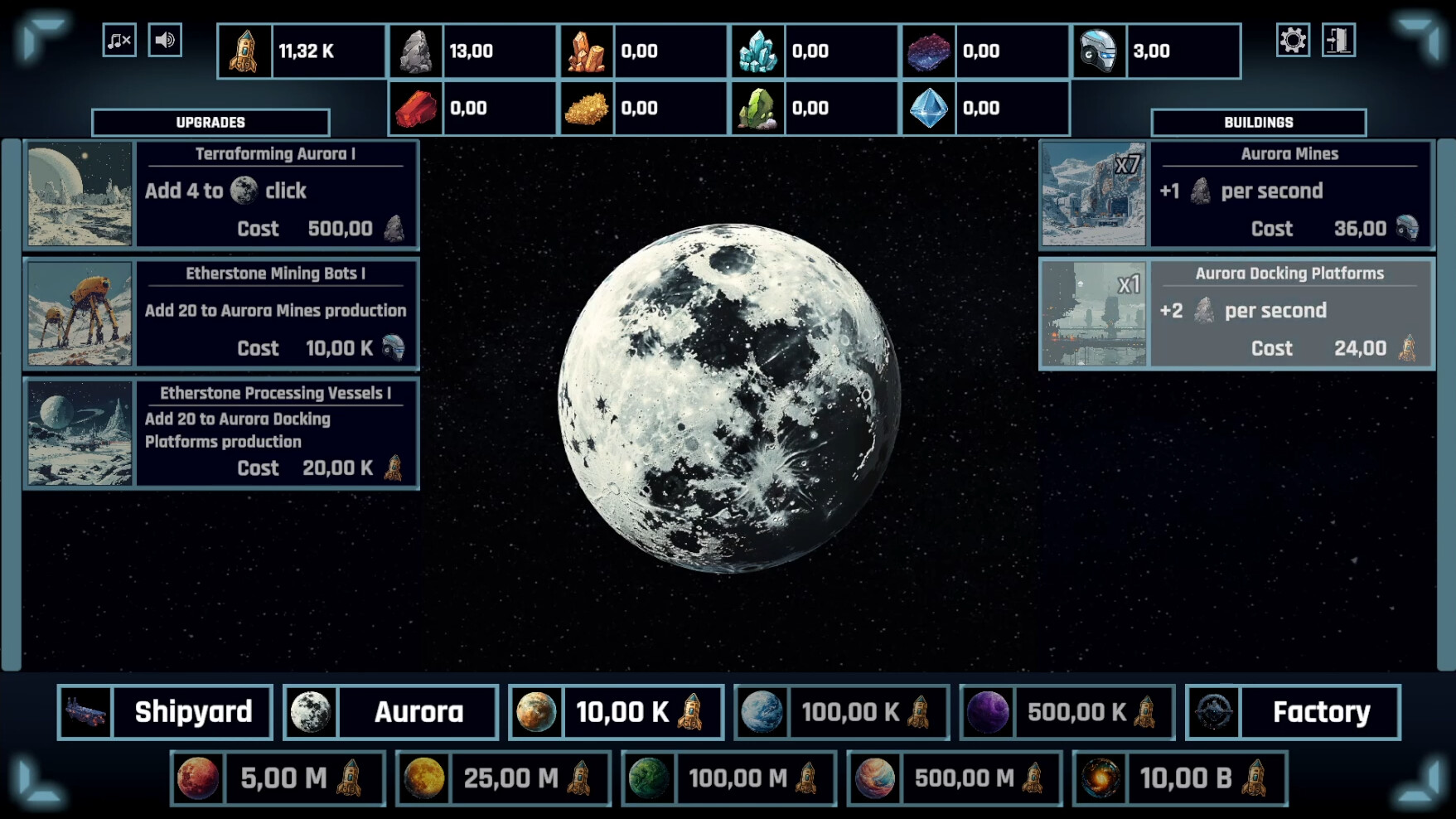Screen dimensions: 1456x819
Task: Click the gold nugget resource icon
Action: 588,107
